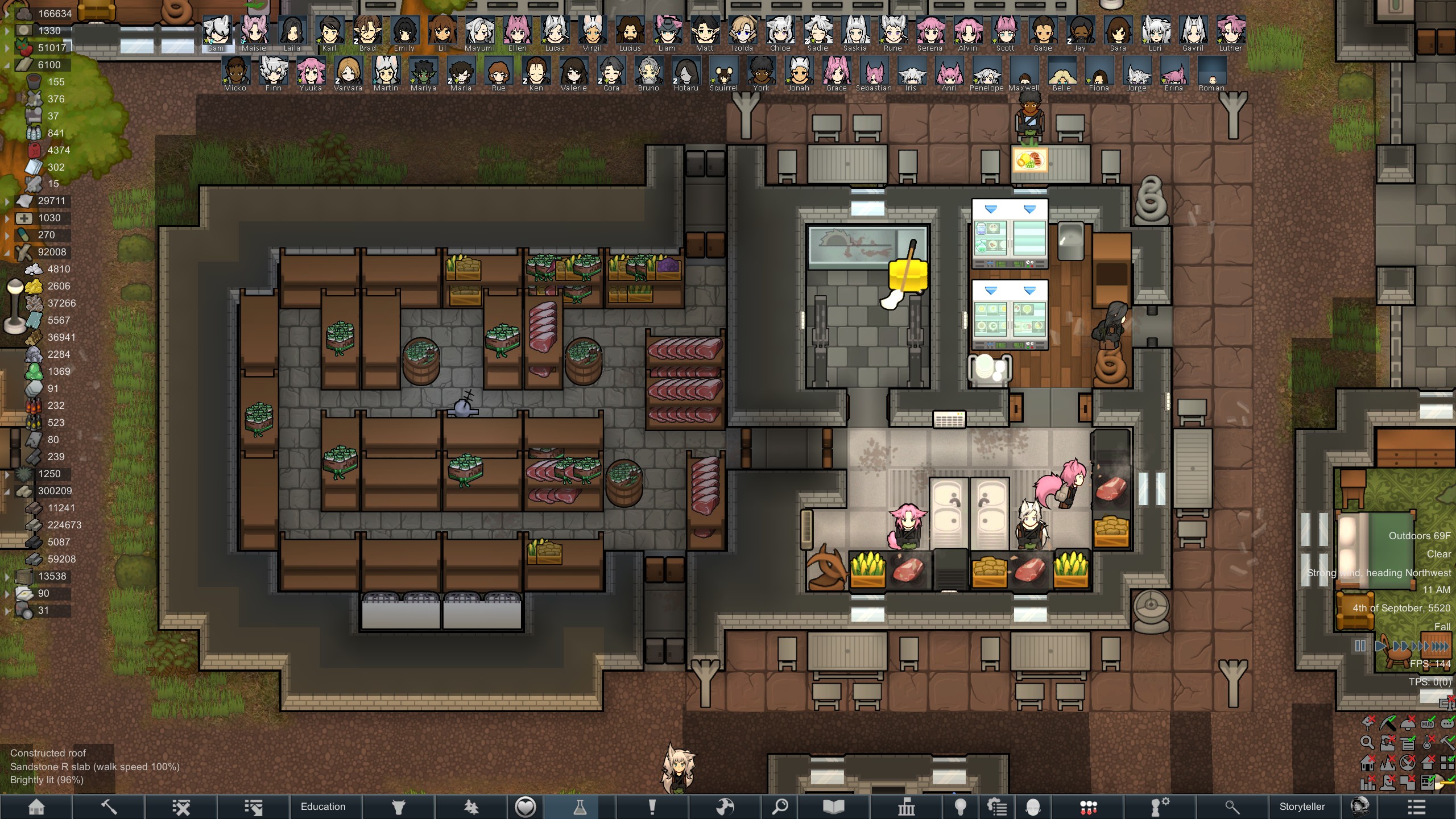Toggle the HUD visibility icon
This screenshot has width=1456, height=819.
[x=1428, y=724]
